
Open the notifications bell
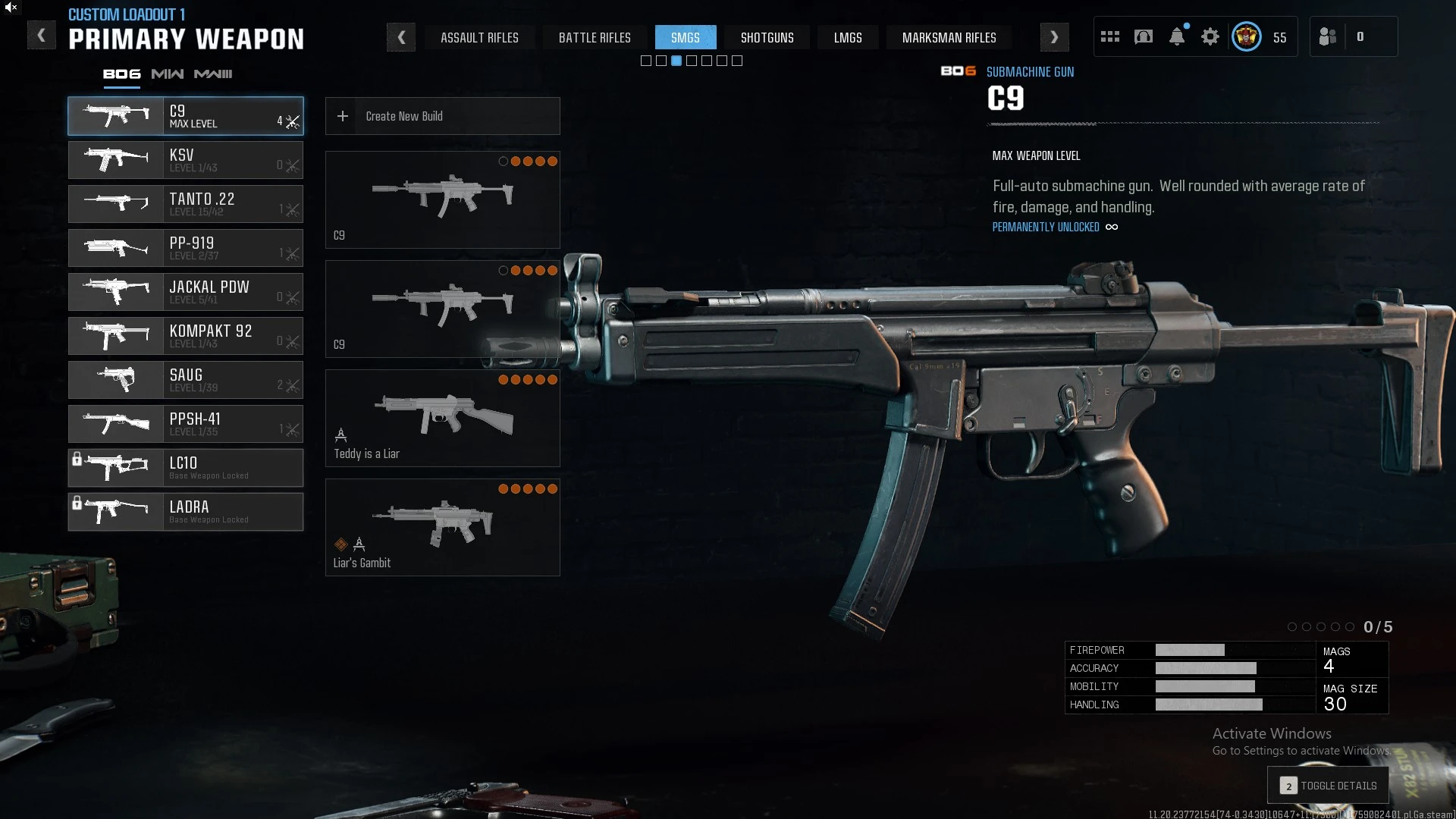[x=1177, y=37]
